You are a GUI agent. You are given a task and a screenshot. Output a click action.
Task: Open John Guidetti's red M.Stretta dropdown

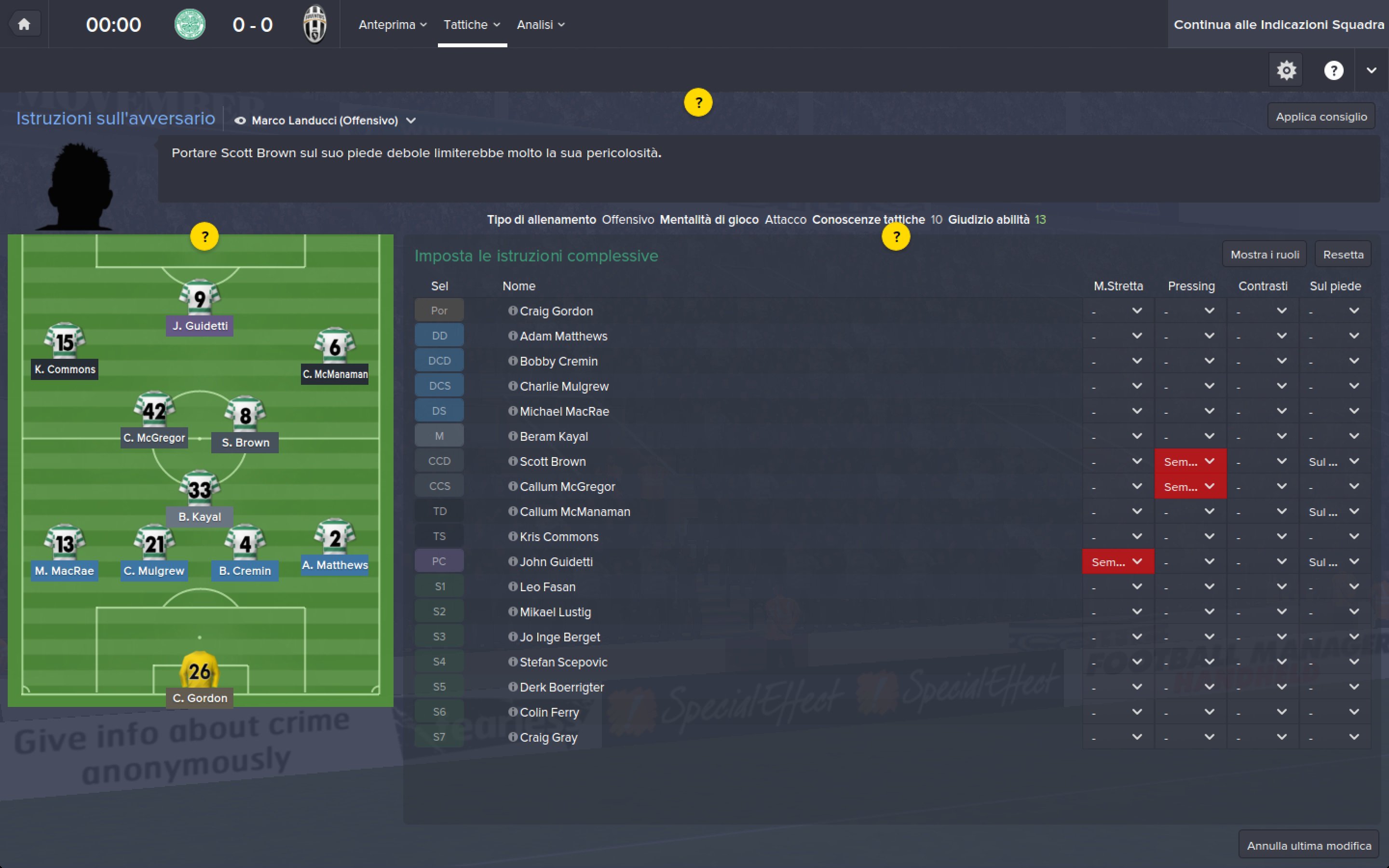[x=1117, y=562]
